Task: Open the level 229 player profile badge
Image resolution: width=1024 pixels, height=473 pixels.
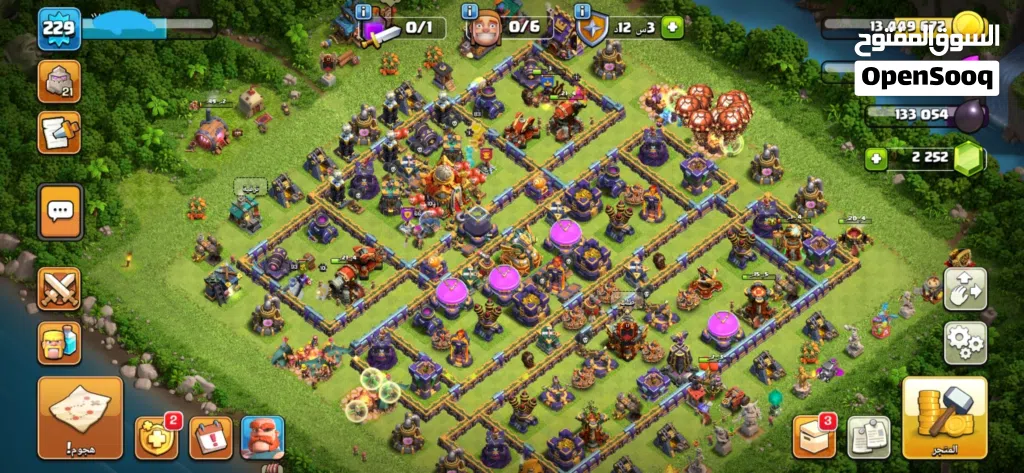Action: tap(59, 30)
